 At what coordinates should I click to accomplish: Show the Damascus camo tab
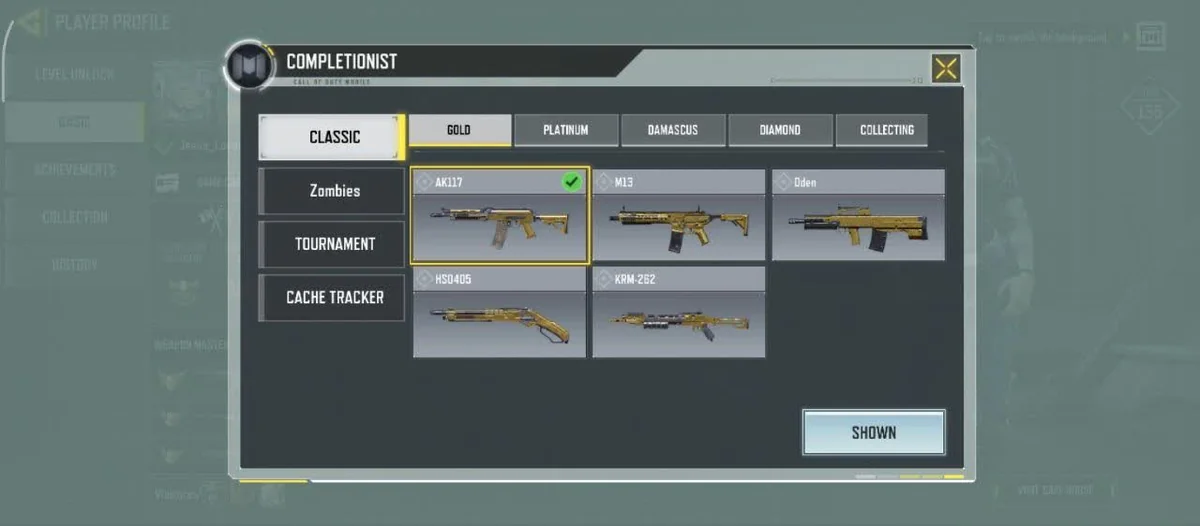(x=673, y=130)
